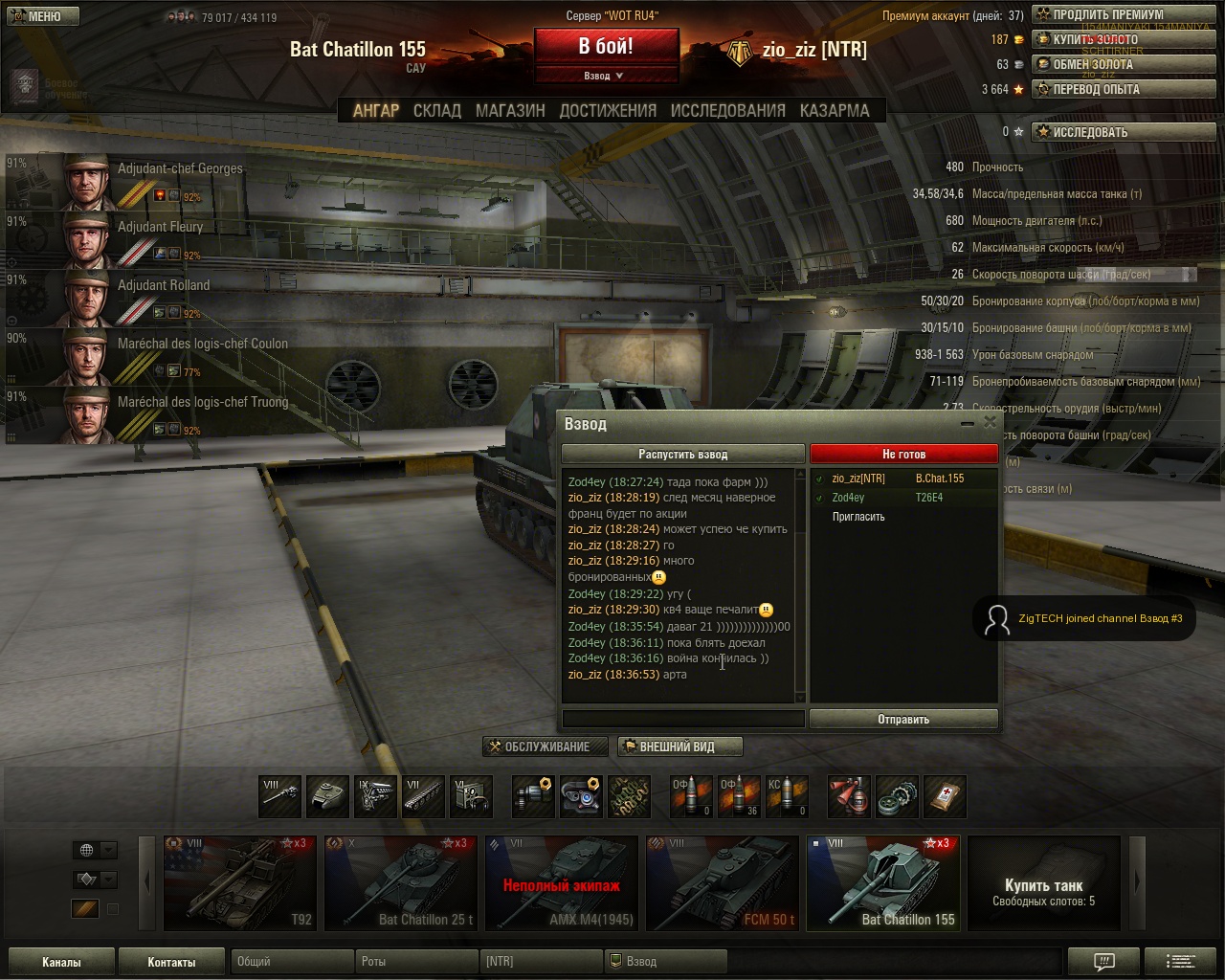
Task: Start battle with the red В бой! button
Action: point(606,47)
